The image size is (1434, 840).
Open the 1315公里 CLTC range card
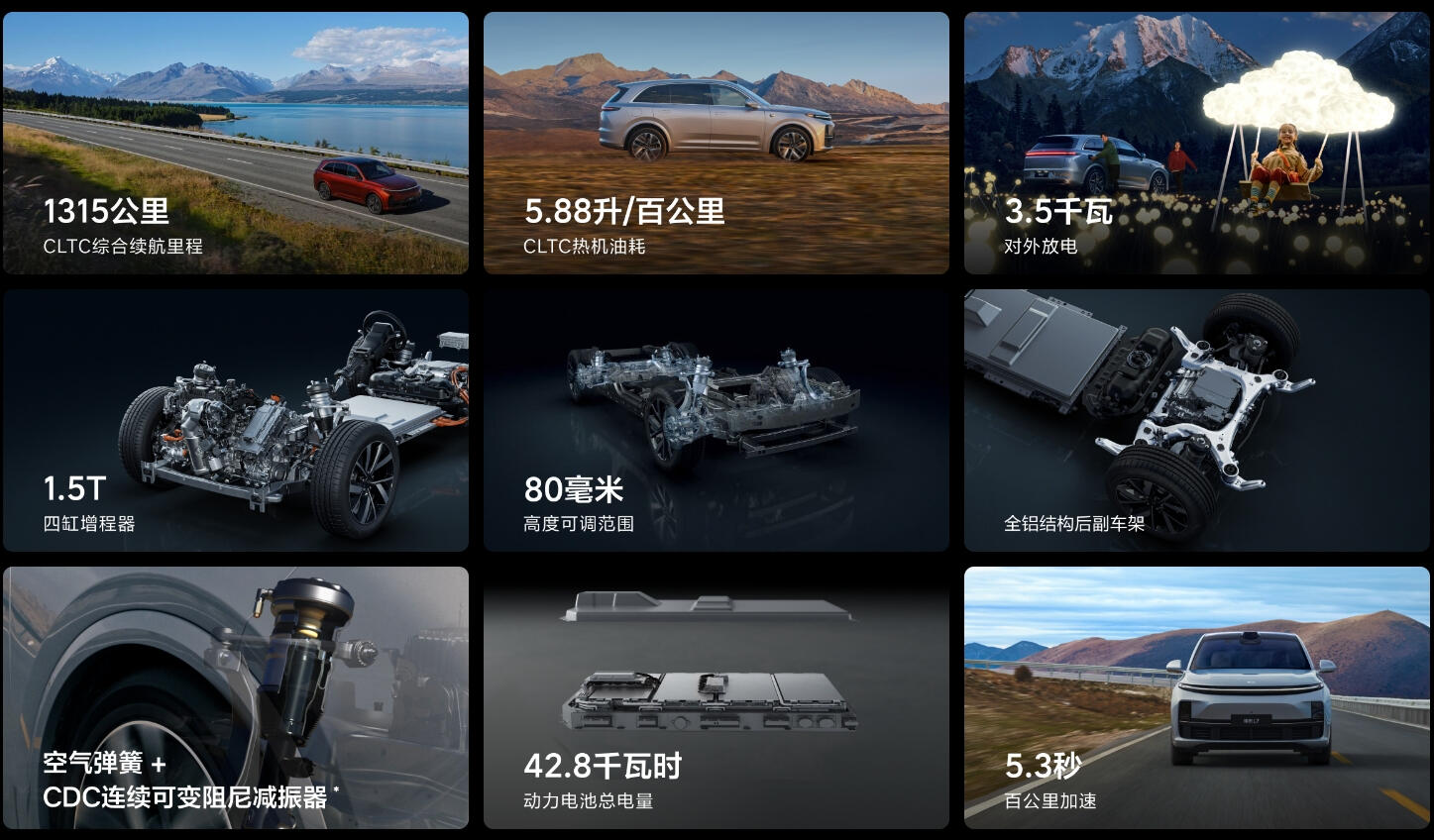click(x=235, y=143)
